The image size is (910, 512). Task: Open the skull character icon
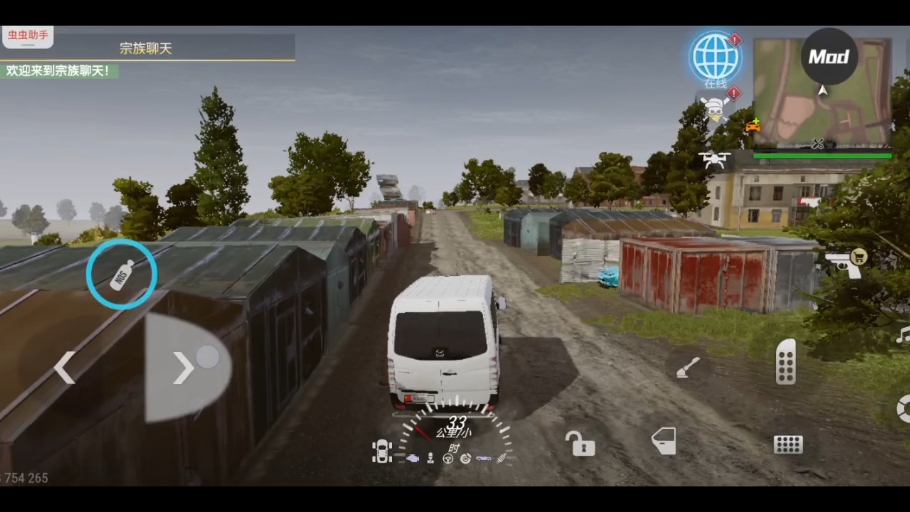[x=715, y=108]
